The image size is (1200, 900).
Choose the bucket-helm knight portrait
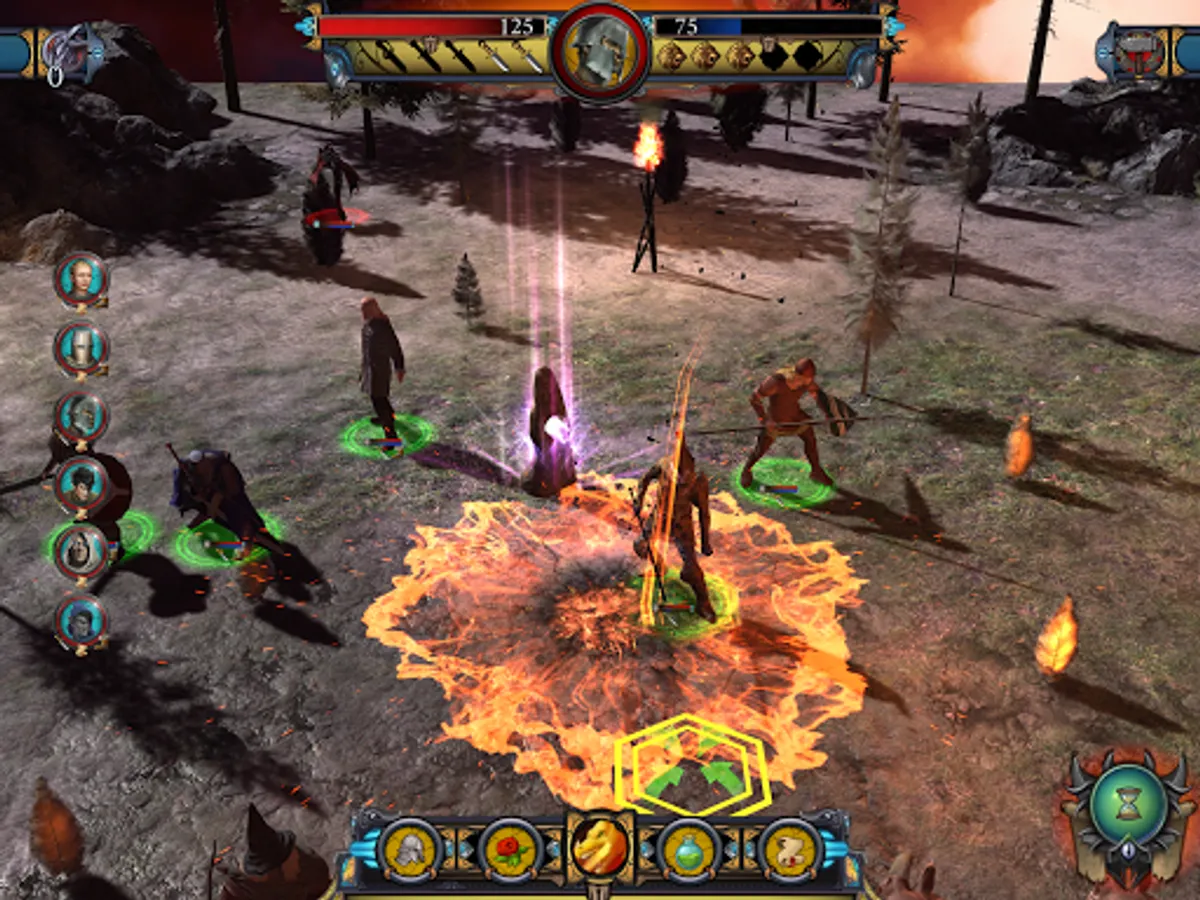(81, 347)
